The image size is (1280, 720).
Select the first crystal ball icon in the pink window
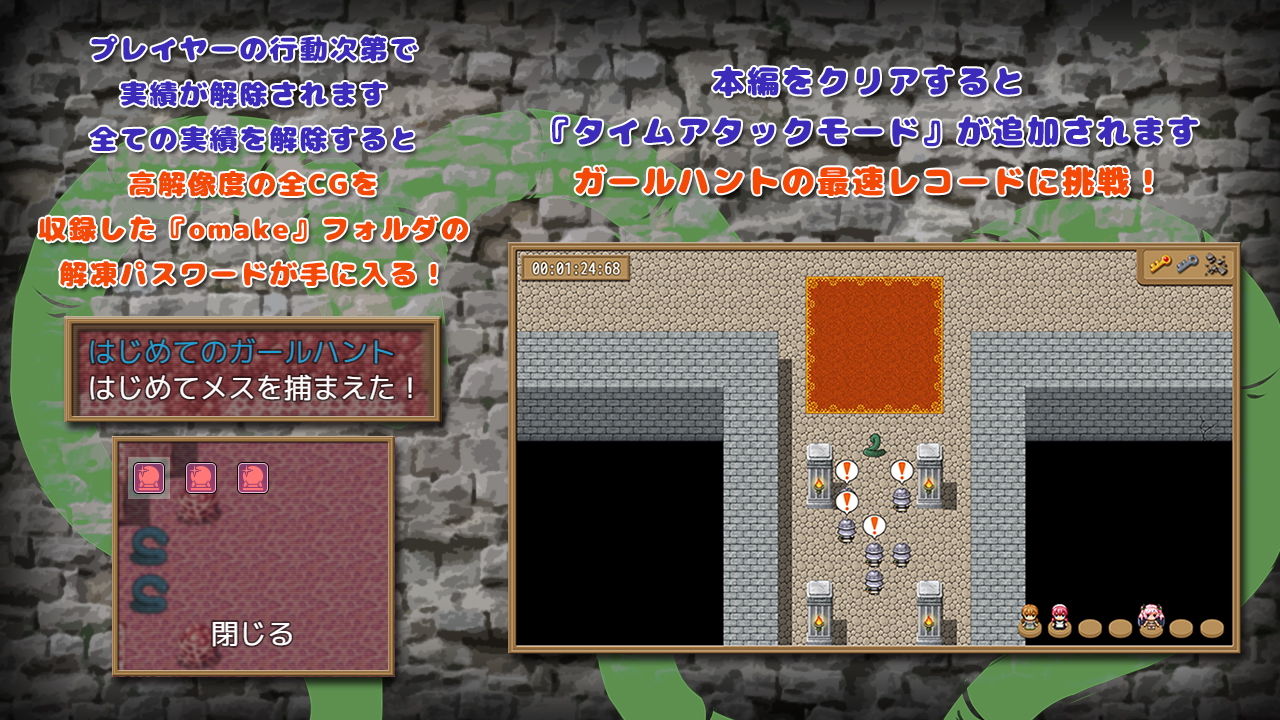tap(148, 477)
